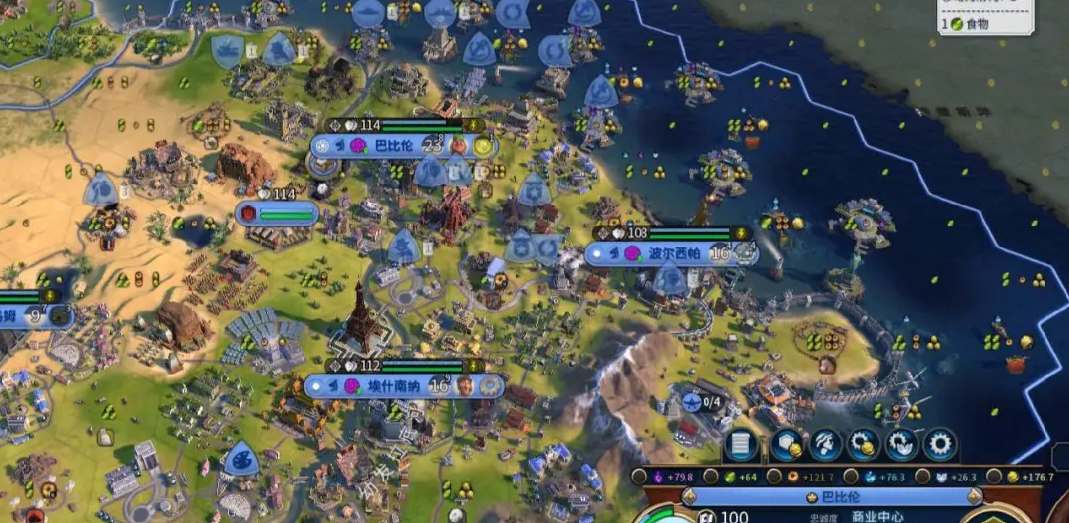Buy an item with faith
This screenshot has height=523, width=1069.
tap(902, 444)
